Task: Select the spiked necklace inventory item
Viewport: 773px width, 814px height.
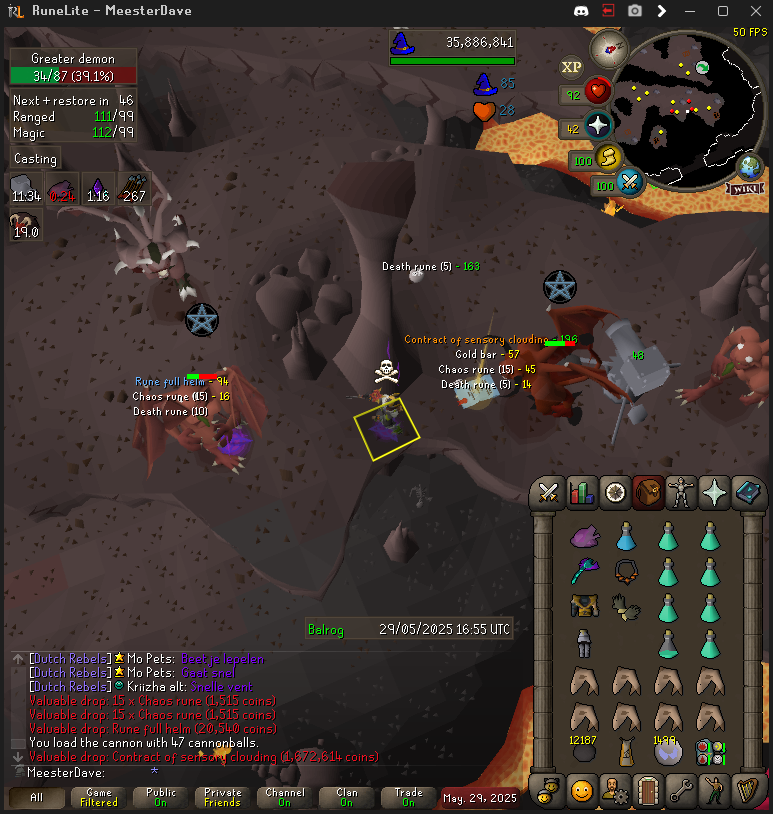Action: point(627,571)
